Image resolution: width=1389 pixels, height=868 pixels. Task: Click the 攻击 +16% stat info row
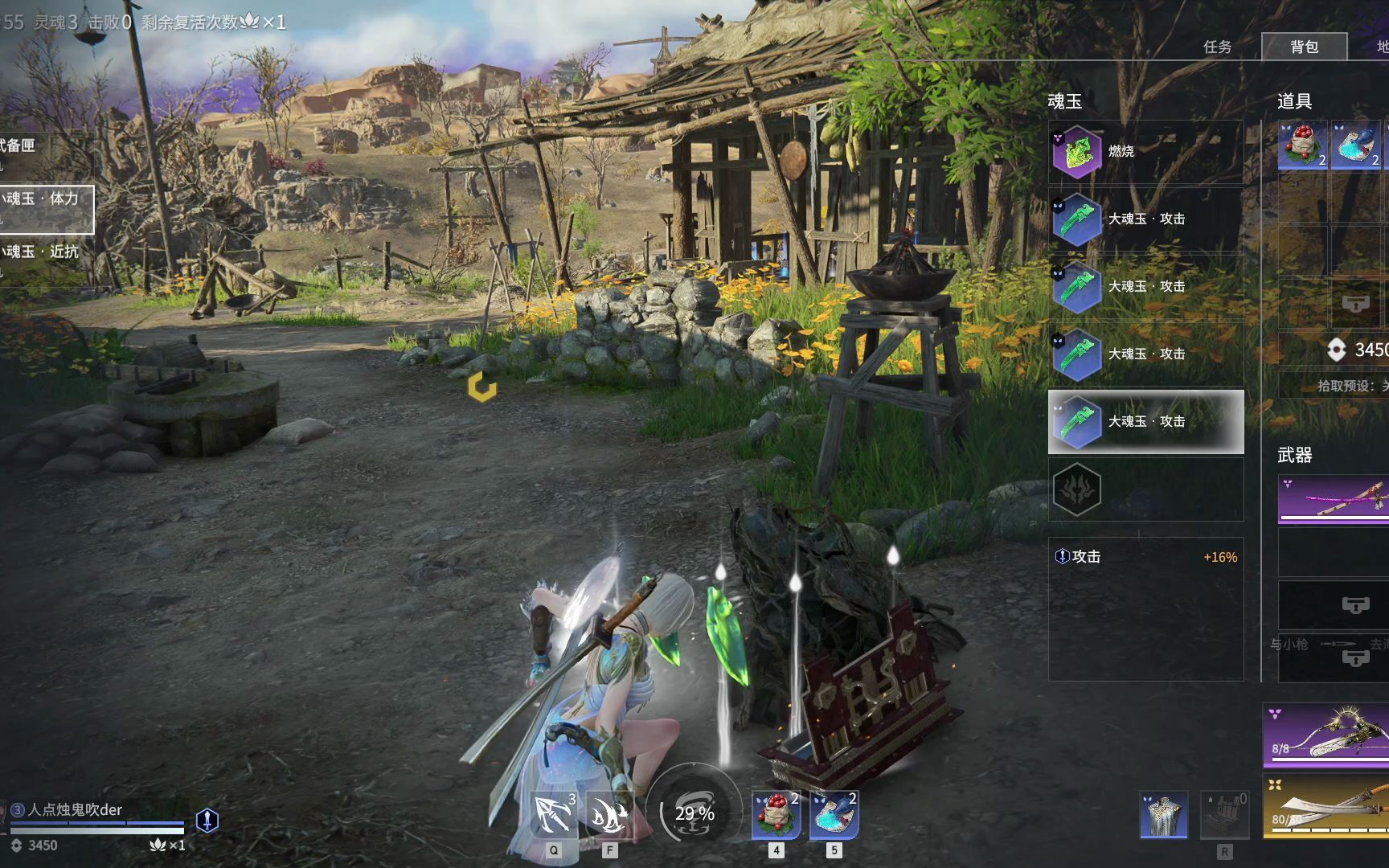(1145, 557)
